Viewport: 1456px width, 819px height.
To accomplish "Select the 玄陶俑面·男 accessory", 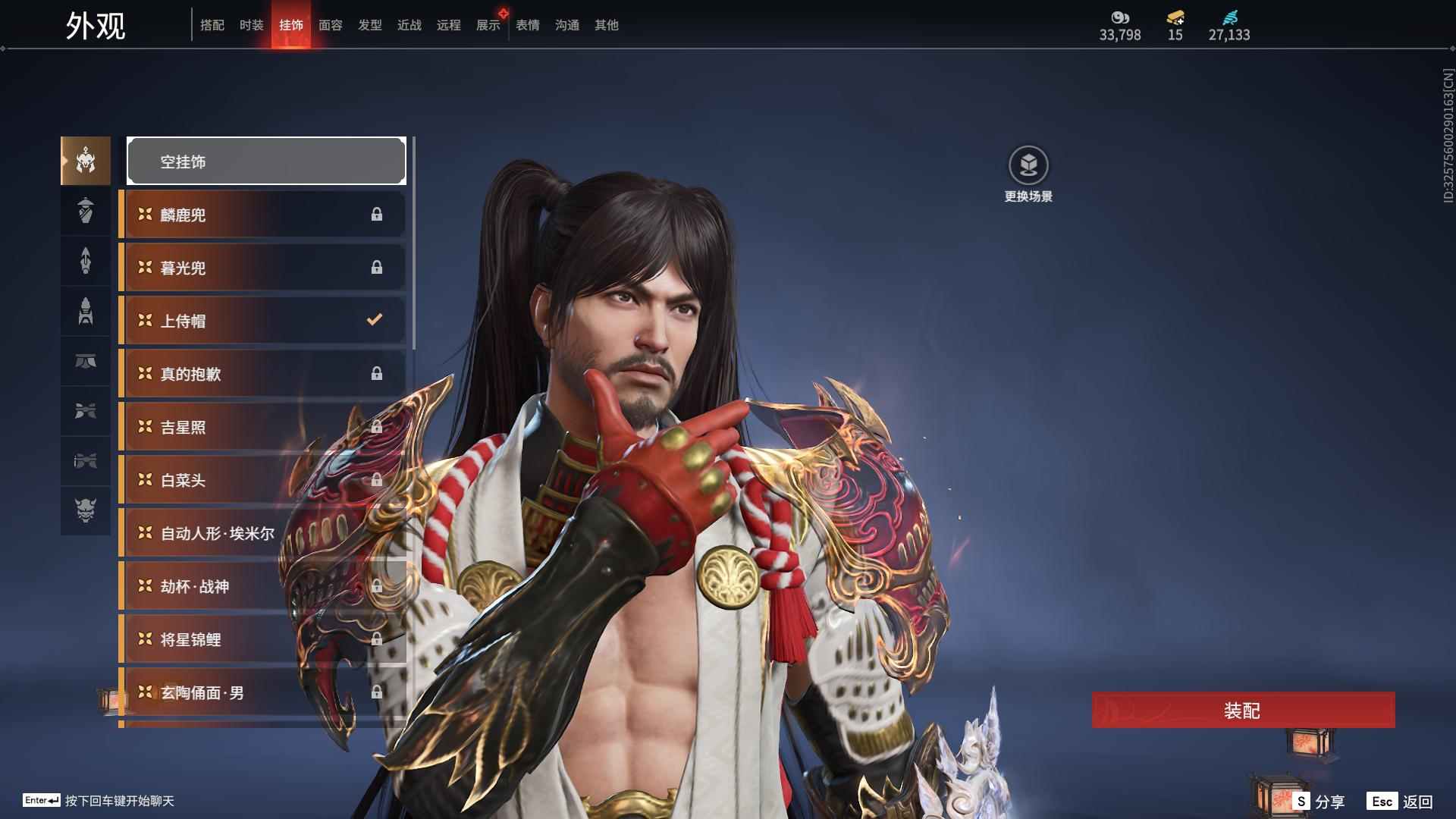I will coord(262,692).
